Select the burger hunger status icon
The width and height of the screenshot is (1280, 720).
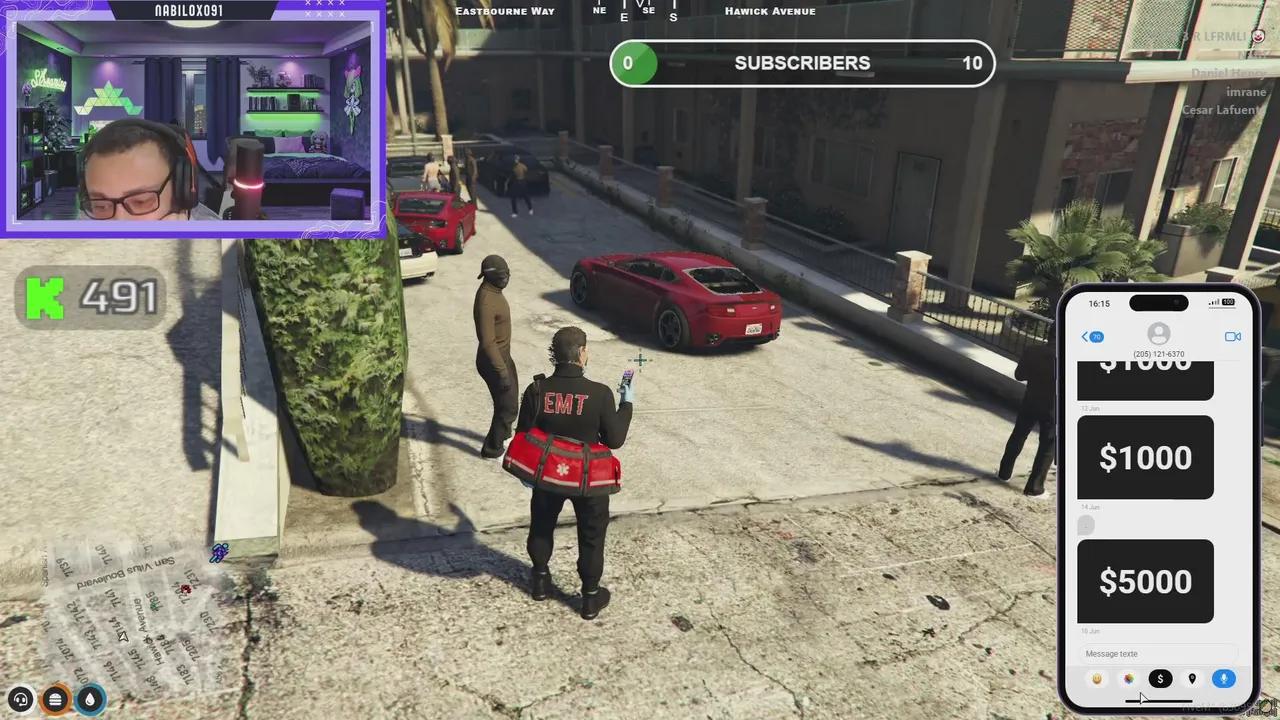click(55, 699)
